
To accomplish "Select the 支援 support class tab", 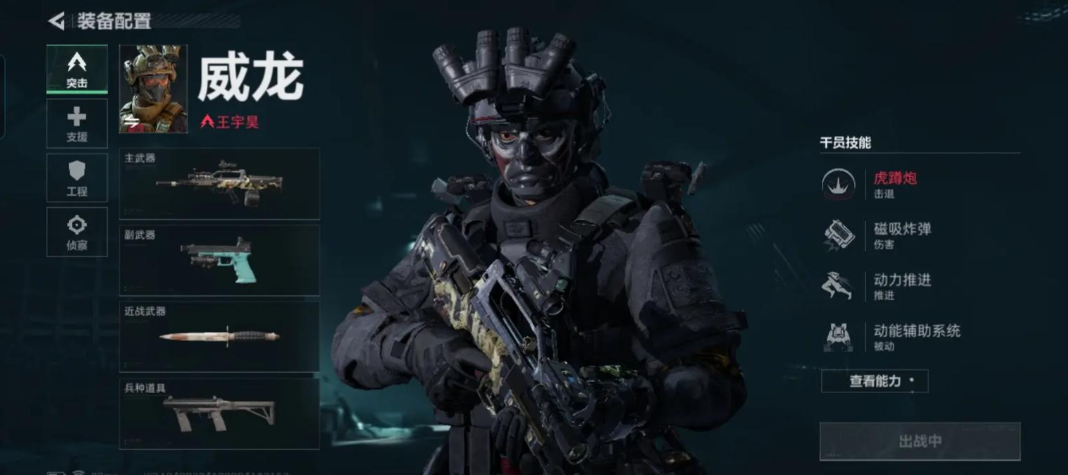I will (77, 124).
